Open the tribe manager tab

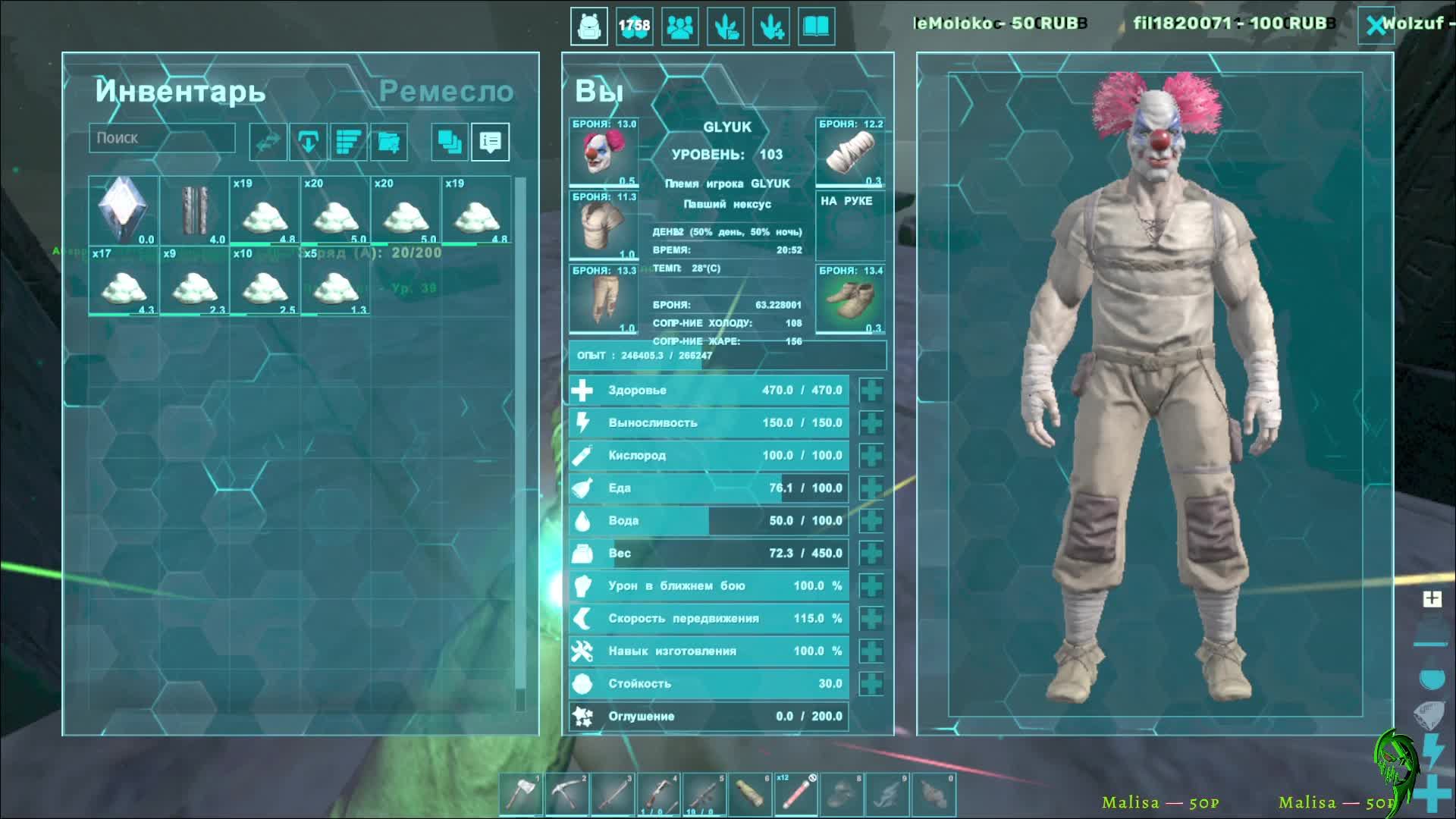680,27
